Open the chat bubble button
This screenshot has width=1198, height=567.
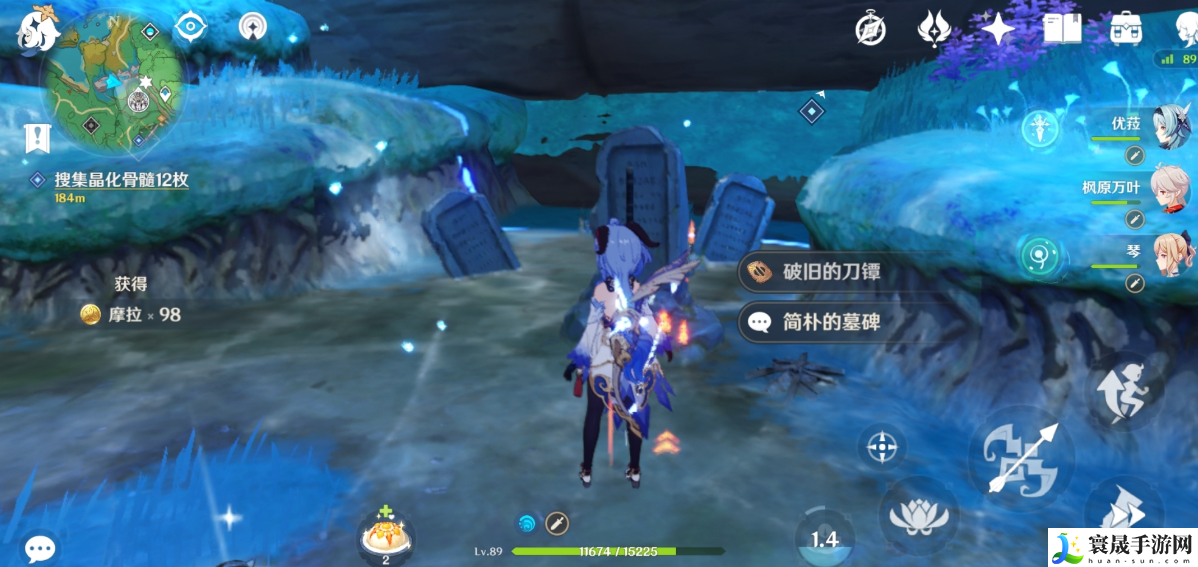(40, 547)
